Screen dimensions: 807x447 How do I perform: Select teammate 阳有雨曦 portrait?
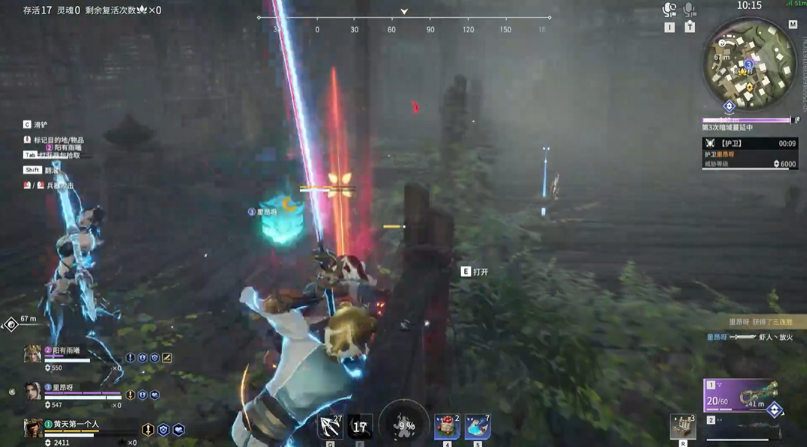tap(33, 355)
